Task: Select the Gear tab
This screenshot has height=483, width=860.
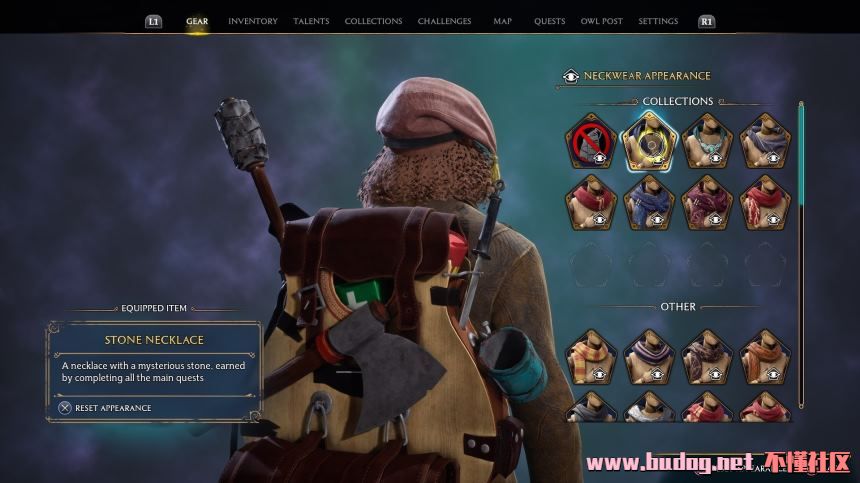Action: [x=197, y=21]
